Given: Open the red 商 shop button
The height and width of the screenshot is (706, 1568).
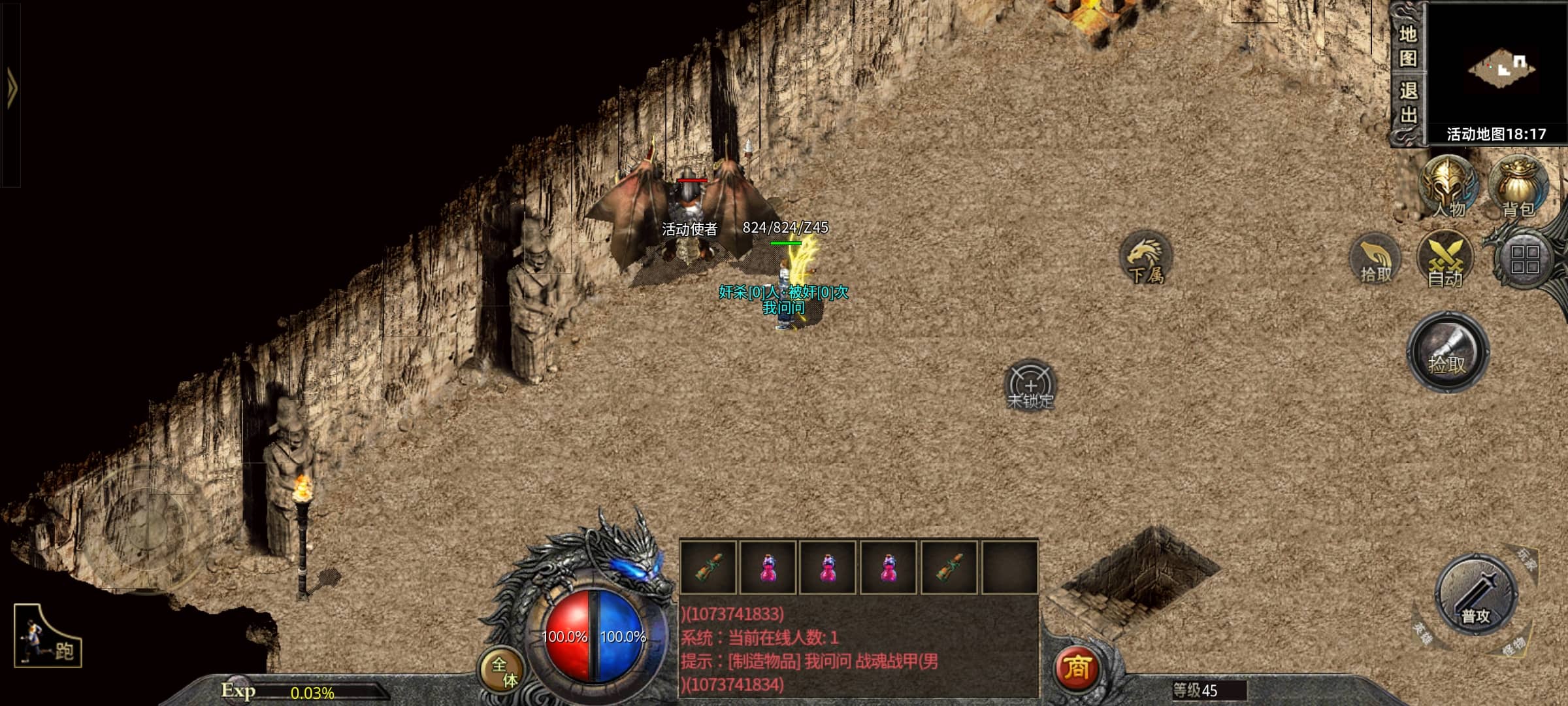Looking at the screenshot, I should pos(1077,668).
